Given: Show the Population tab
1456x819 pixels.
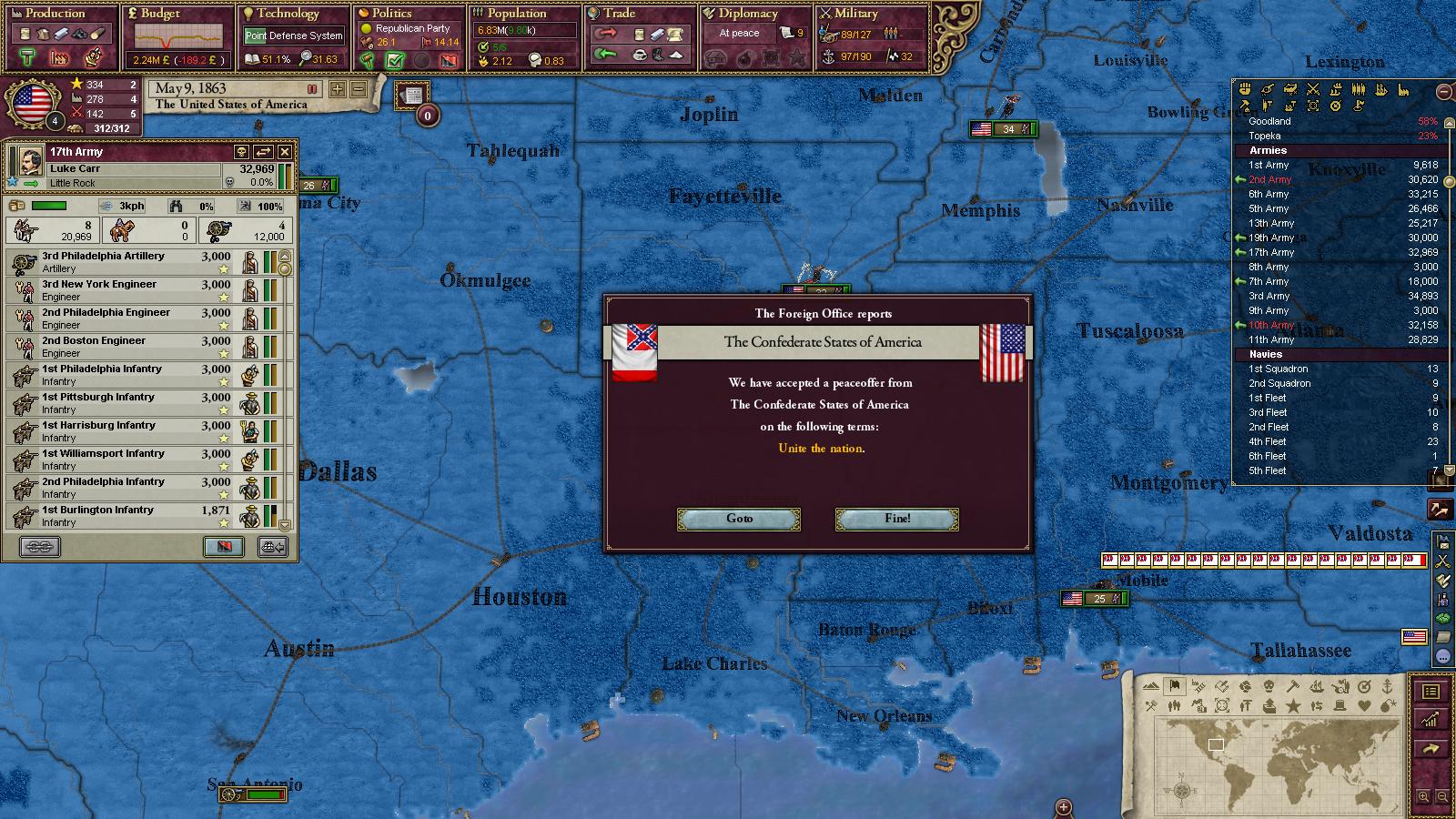Looking at the screenshot, I should click(x=516, y=14).
